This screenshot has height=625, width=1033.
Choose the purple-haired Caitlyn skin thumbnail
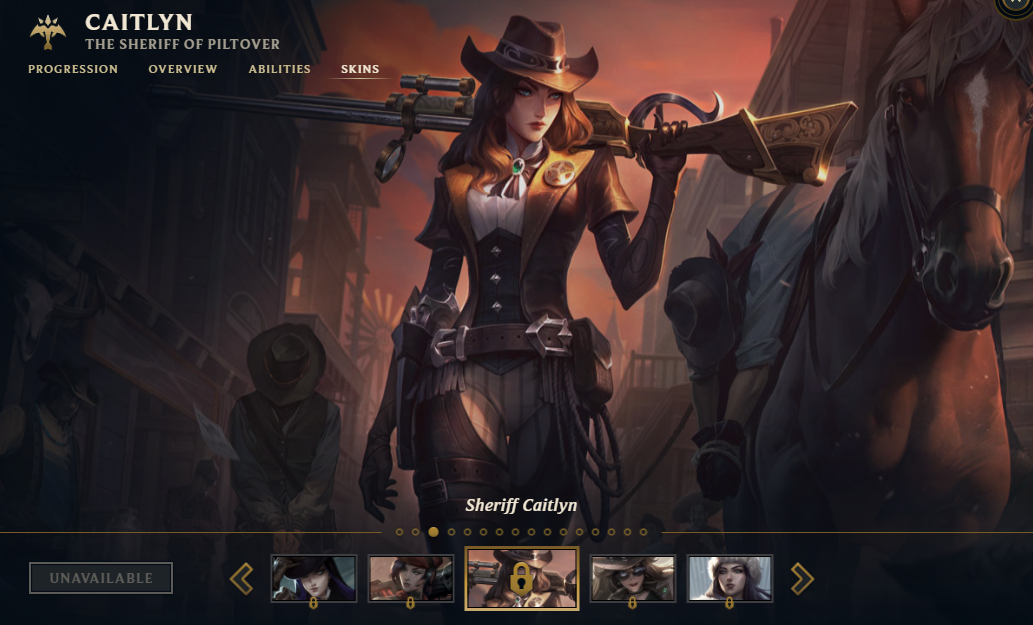314,578
